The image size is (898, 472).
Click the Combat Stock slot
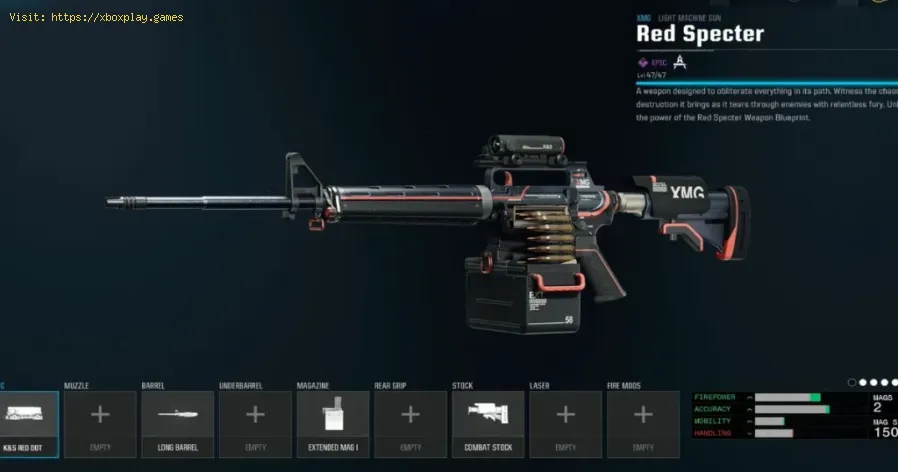click(488, 424)
